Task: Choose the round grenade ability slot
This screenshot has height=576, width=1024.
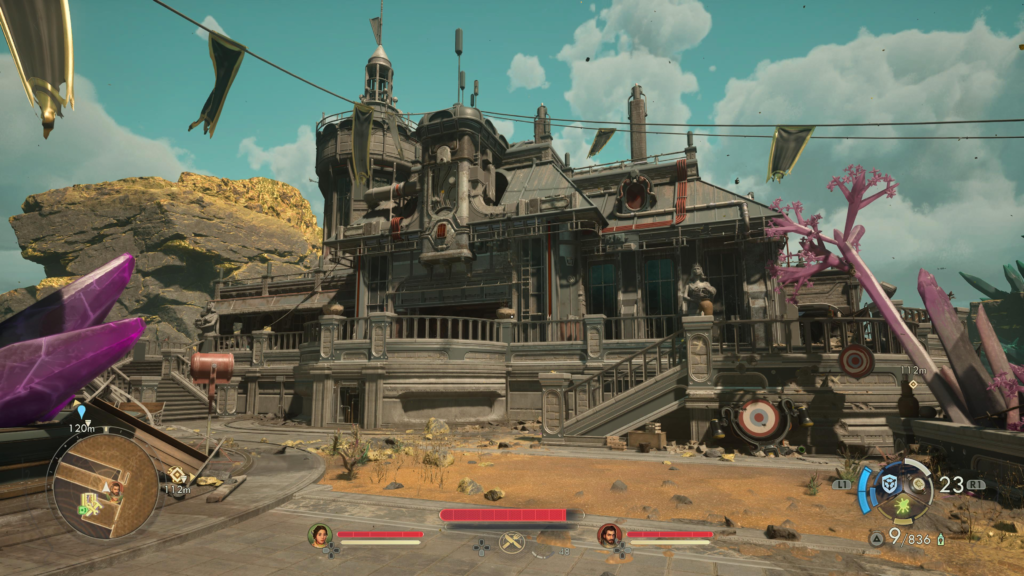Action: click(x=915, y=483)
